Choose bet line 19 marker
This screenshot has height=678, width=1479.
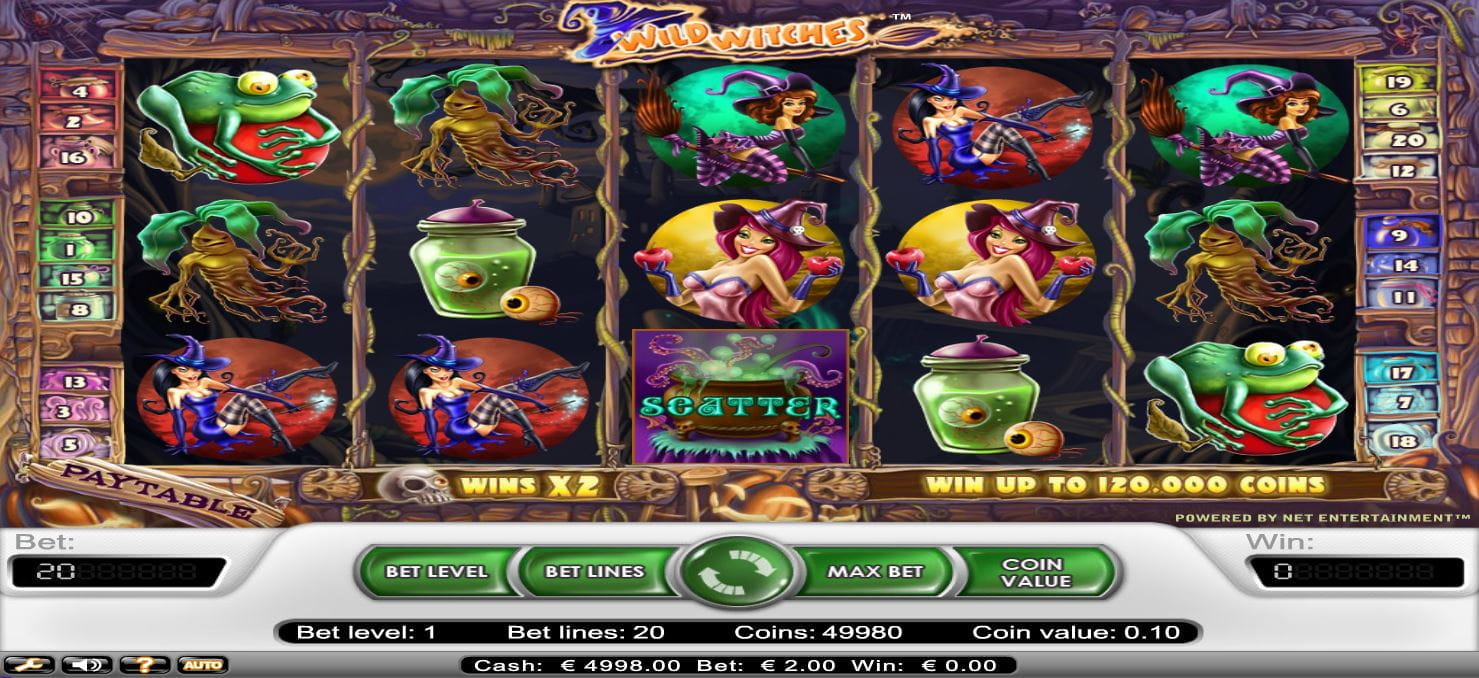pos(1399,82)
